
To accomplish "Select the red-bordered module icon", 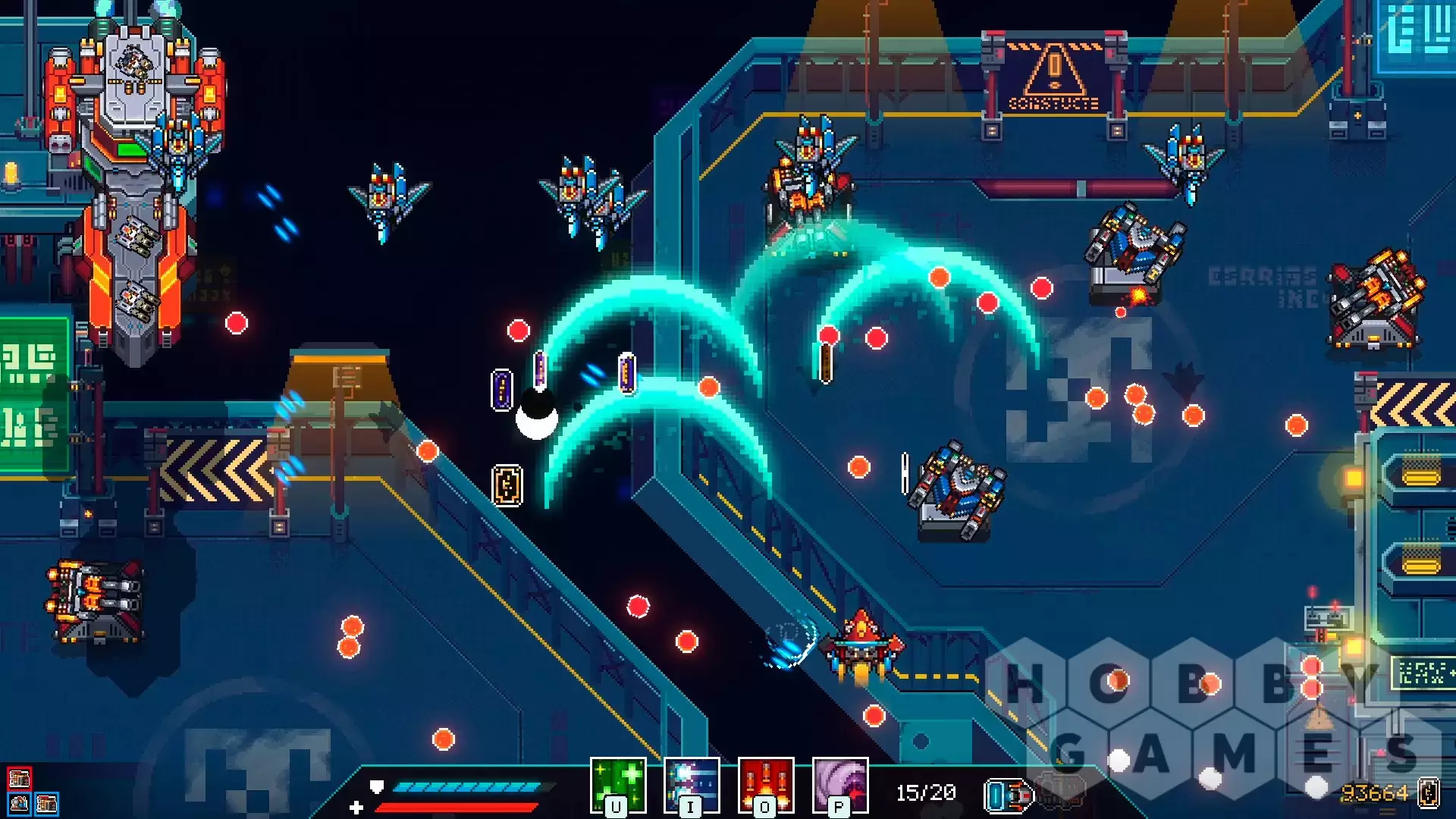I will point(19,779).
